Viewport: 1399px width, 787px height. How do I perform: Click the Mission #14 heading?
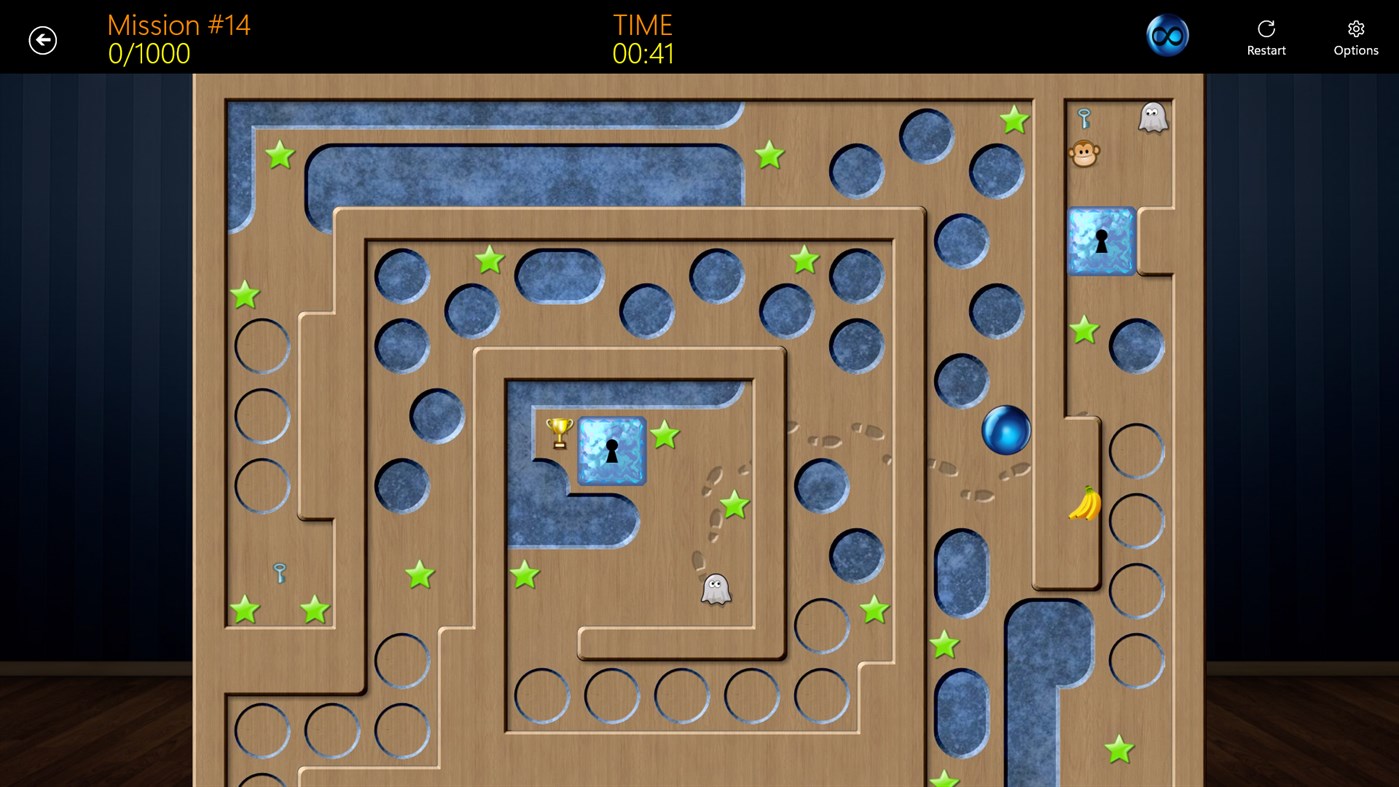point(178,24)
